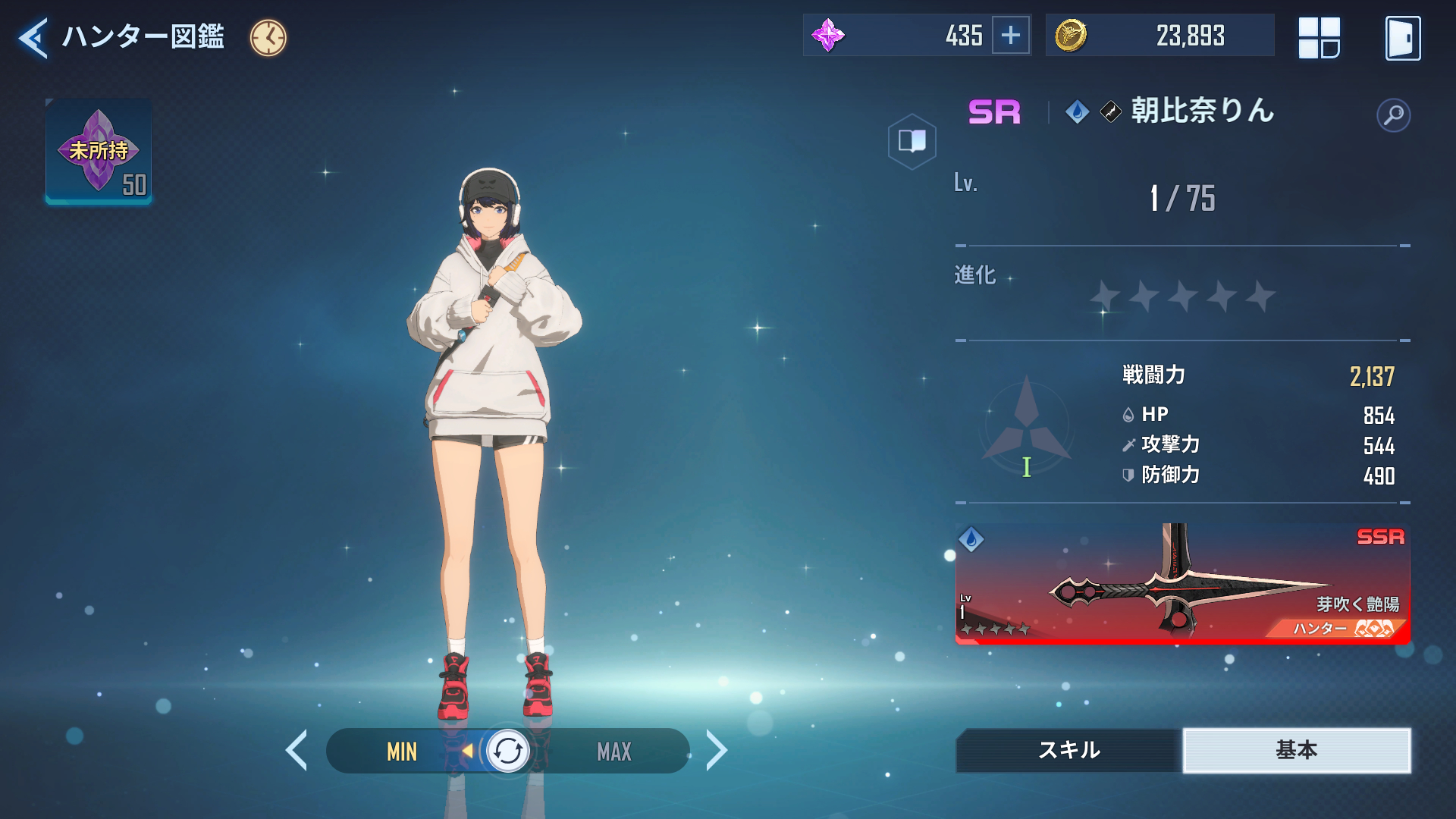Show the previous hunter

(297, 751)
